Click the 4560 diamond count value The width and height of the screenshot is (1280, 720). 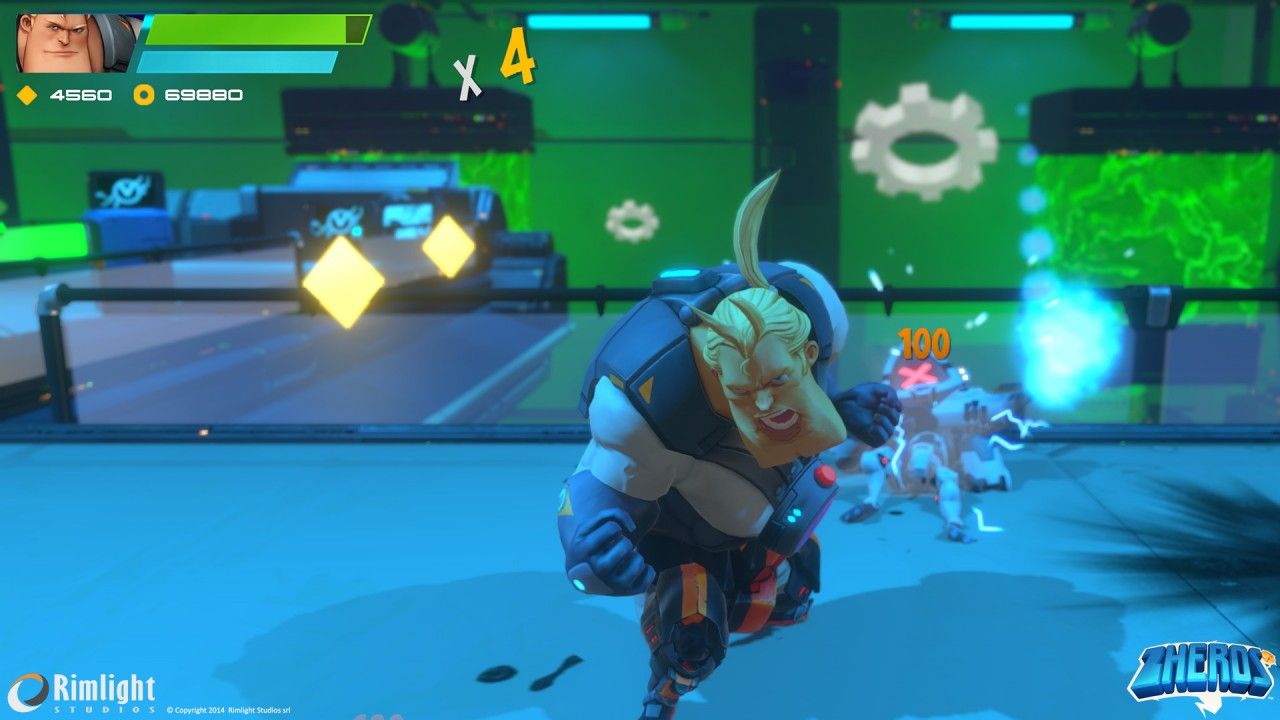click(82, 94)
